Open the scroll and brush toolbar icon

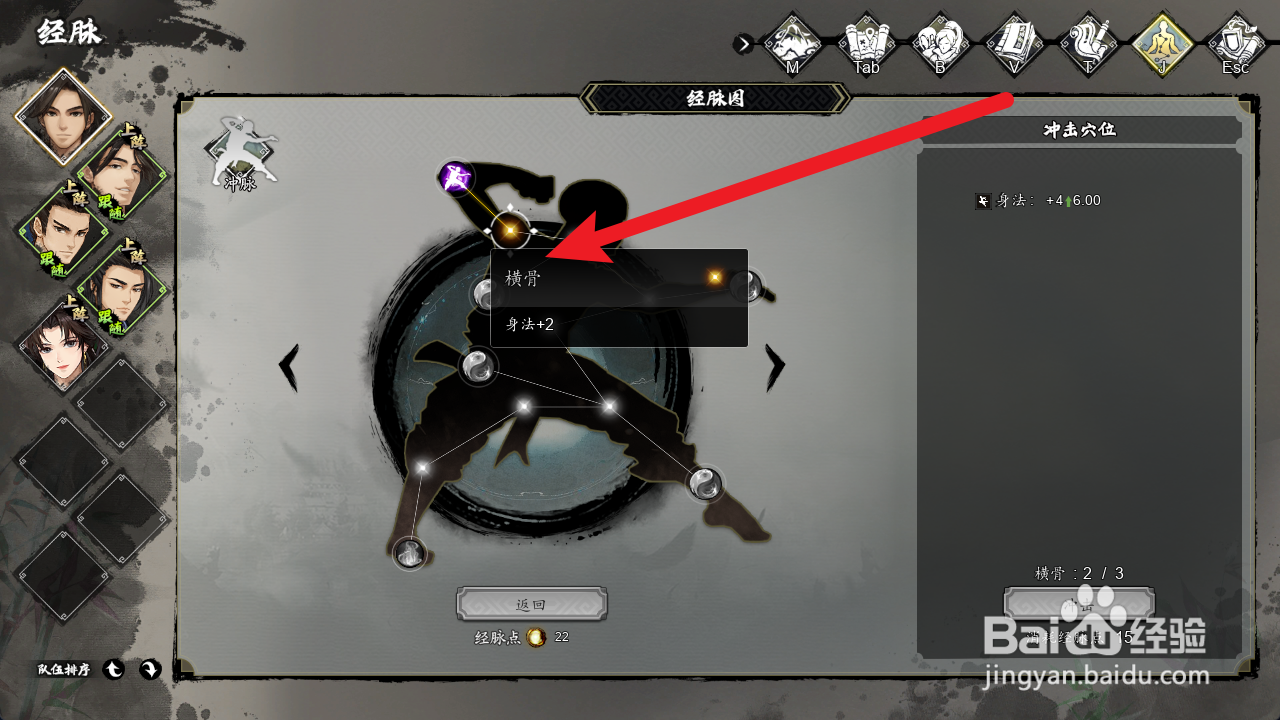tap(1089, 43)
